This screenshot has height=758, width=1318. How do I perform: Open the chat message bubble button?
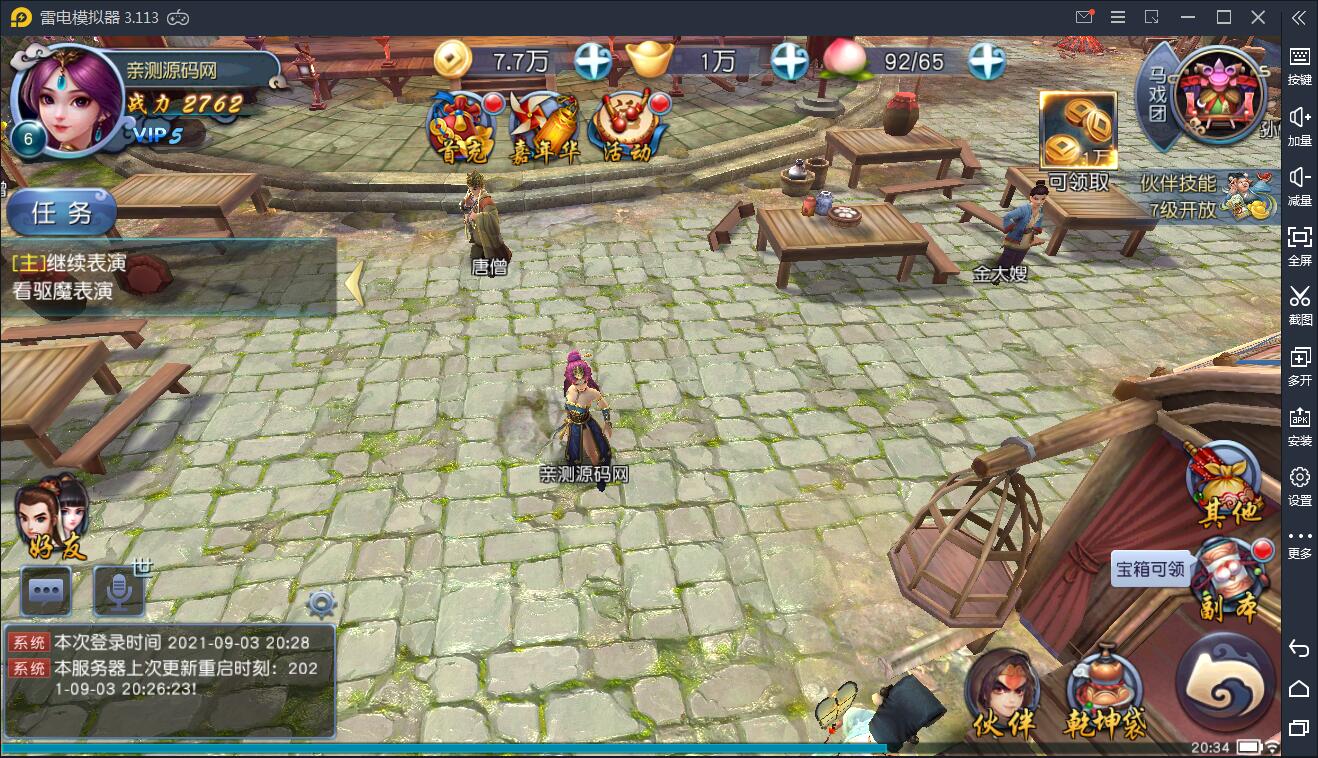46,590
